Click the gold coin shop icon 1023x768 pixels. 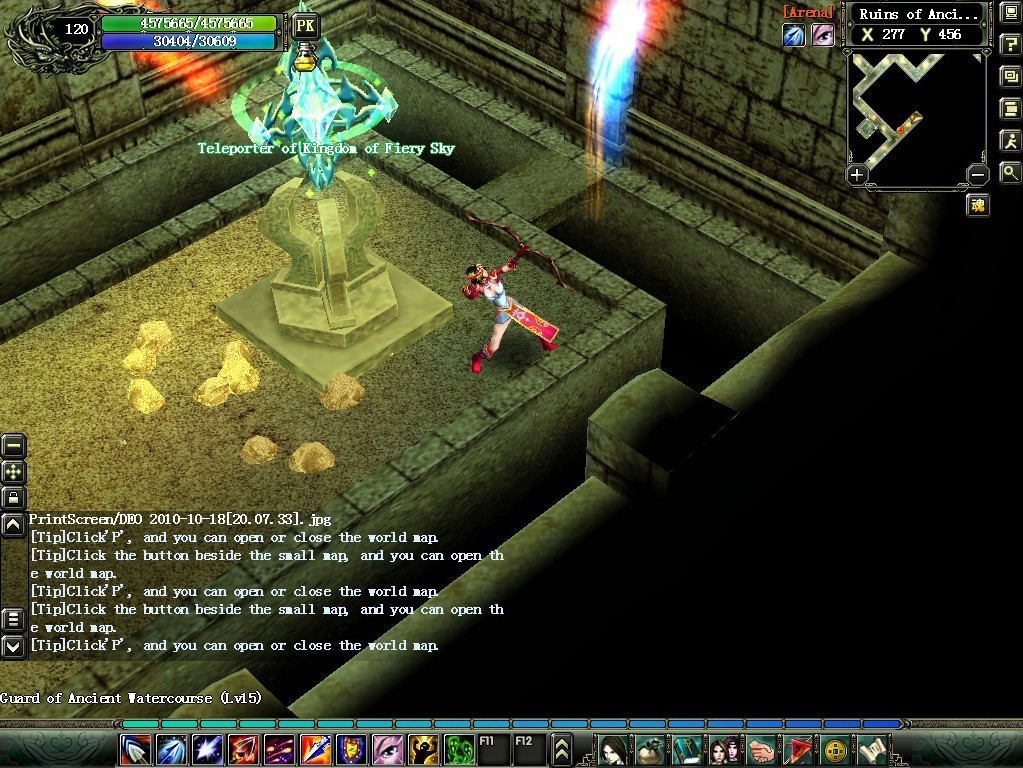click(x=835, y=748)
